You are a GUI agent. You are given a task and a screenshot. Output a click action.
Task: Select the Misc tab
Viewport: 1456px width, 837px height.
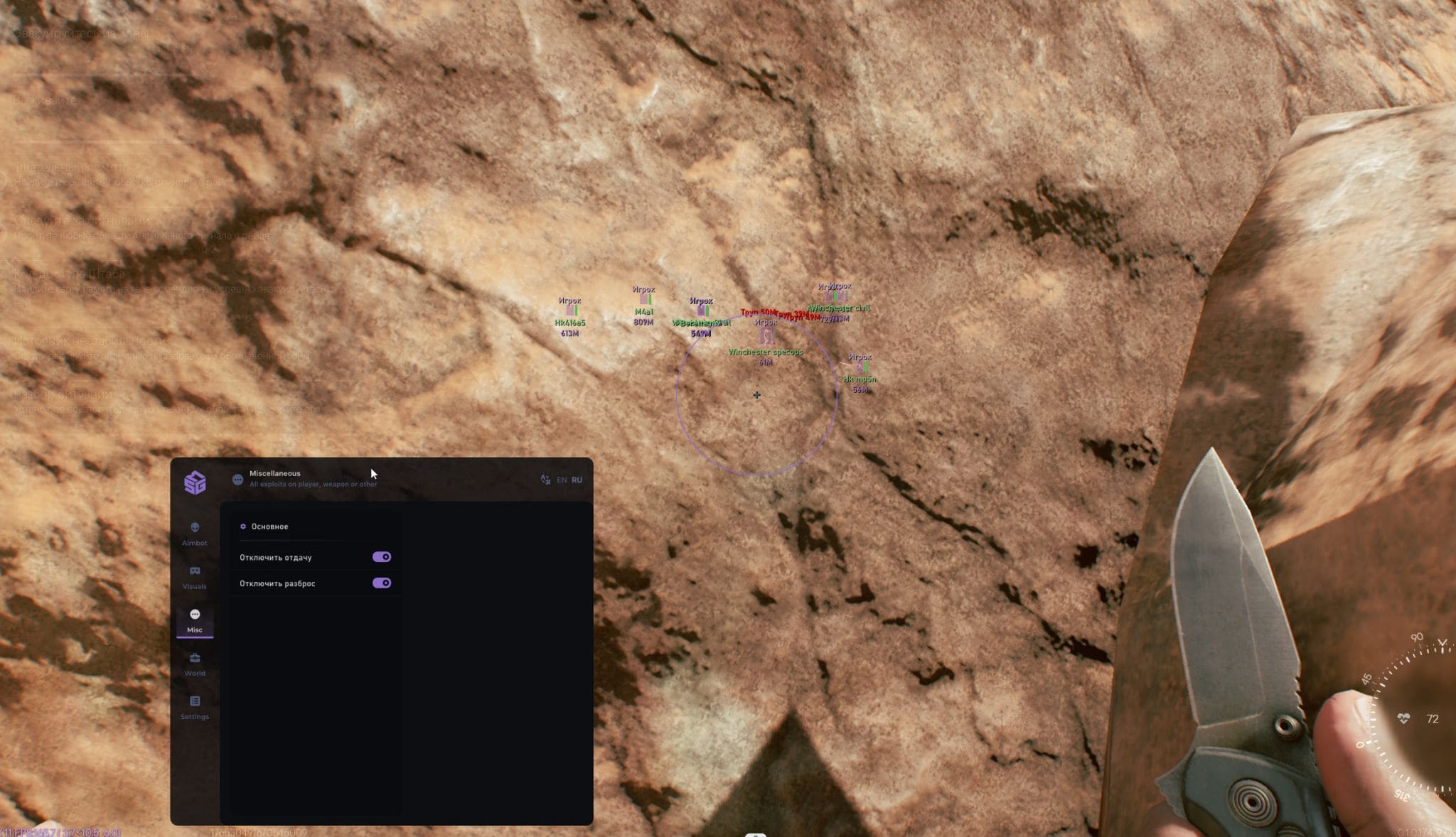194,620
